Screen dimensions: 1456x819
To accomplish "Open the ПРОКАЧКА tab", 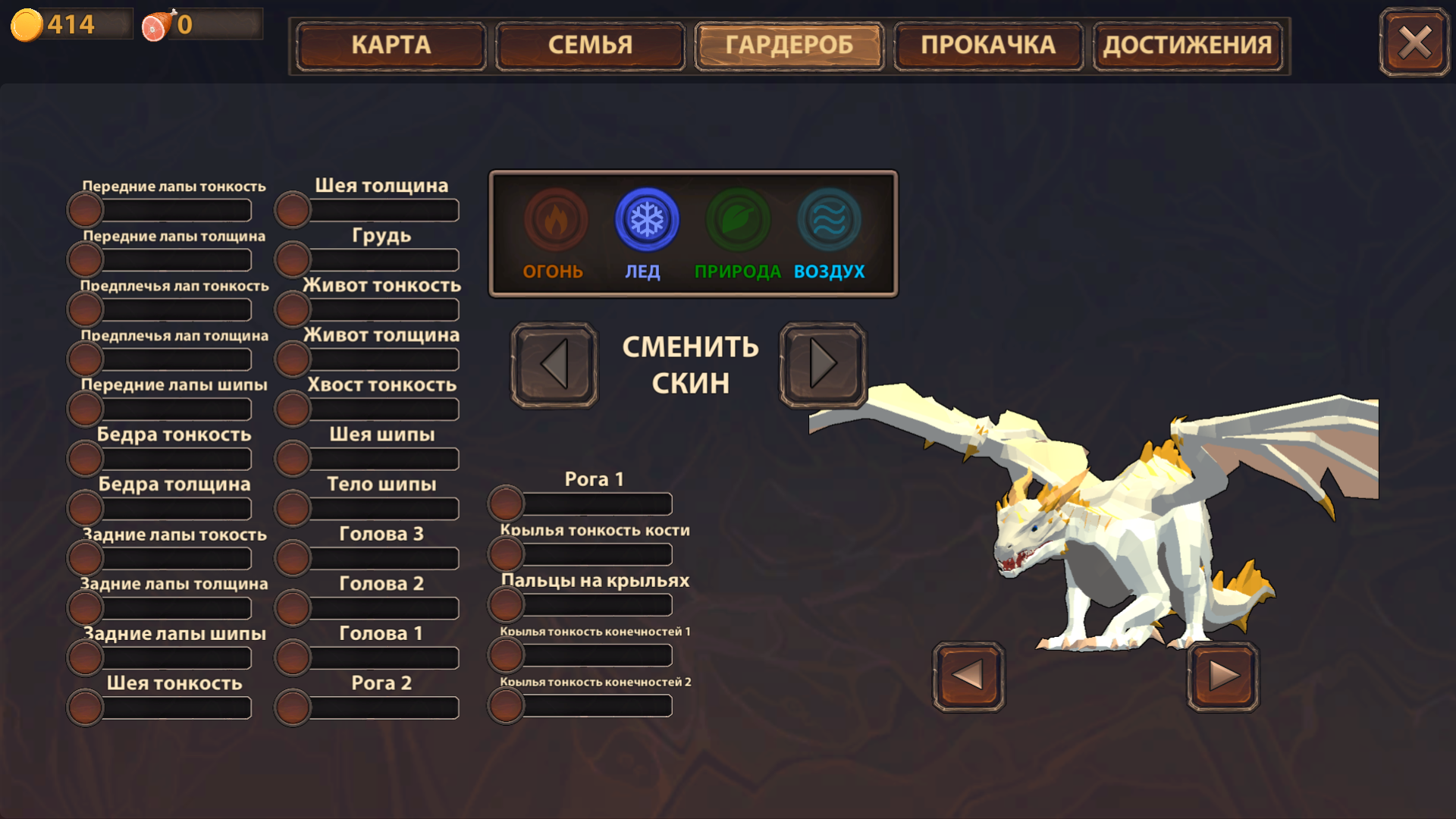I will point(988,45).
